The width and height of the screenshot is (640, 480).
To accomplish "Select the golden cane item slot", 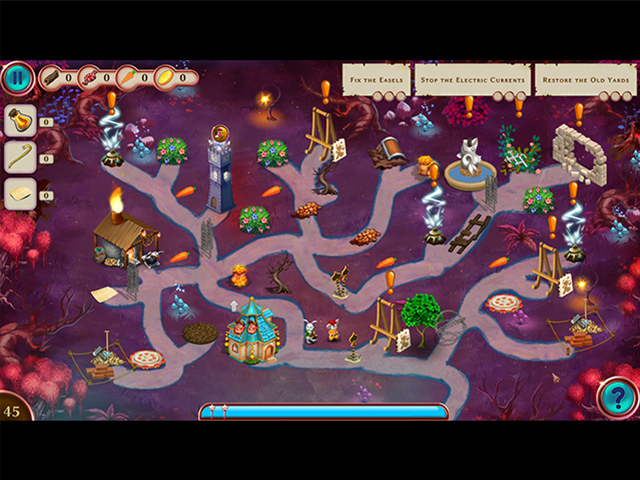I will [x=21, y=157].
